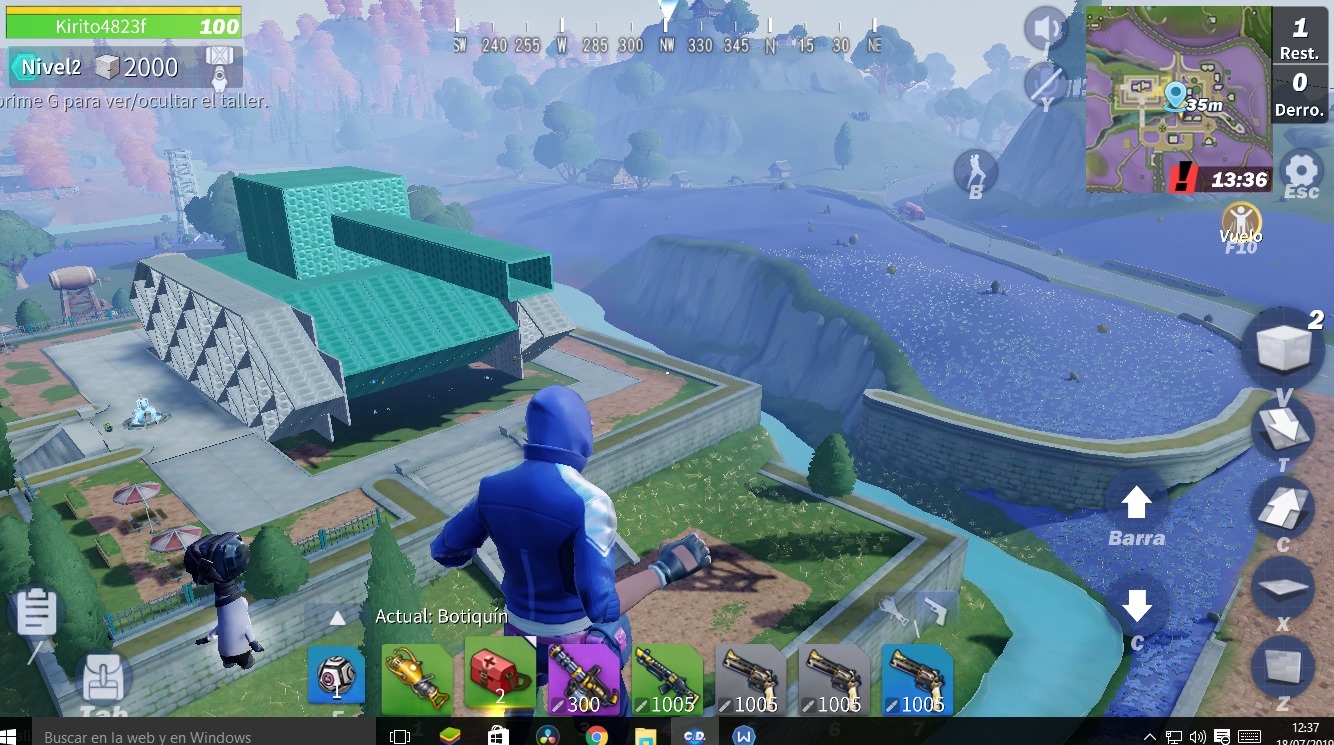The height and width of the screenshot is (745, 1334).
Task: Unmute the crossed-out microphone button
Action: [1046, 82]
